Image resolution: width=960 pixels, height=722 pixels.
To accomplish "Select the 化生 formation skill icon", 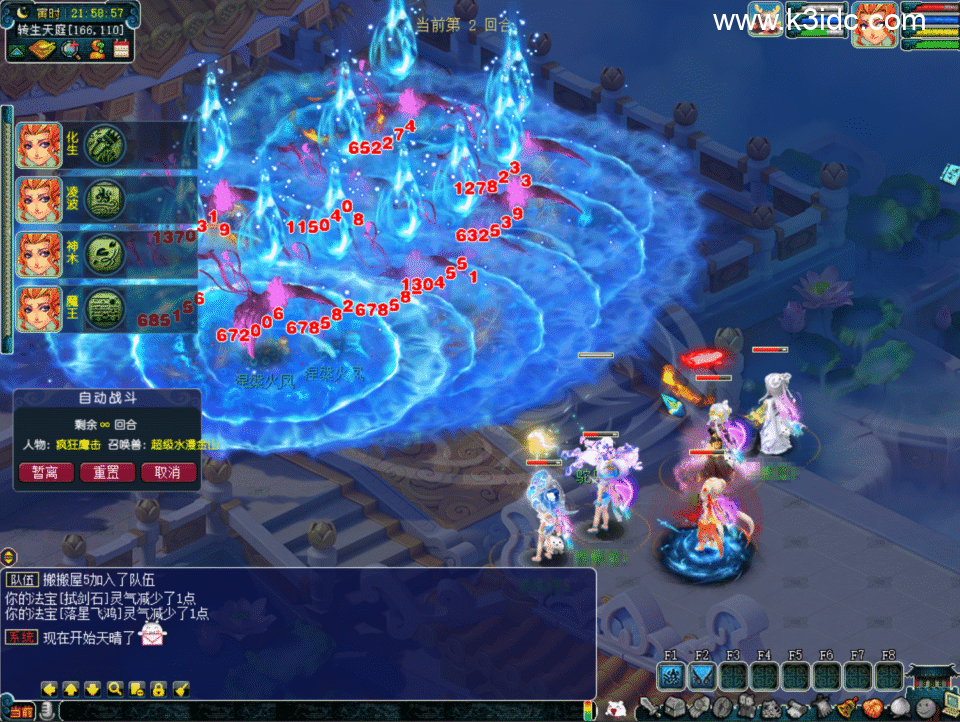I will [x=104, y=144].
